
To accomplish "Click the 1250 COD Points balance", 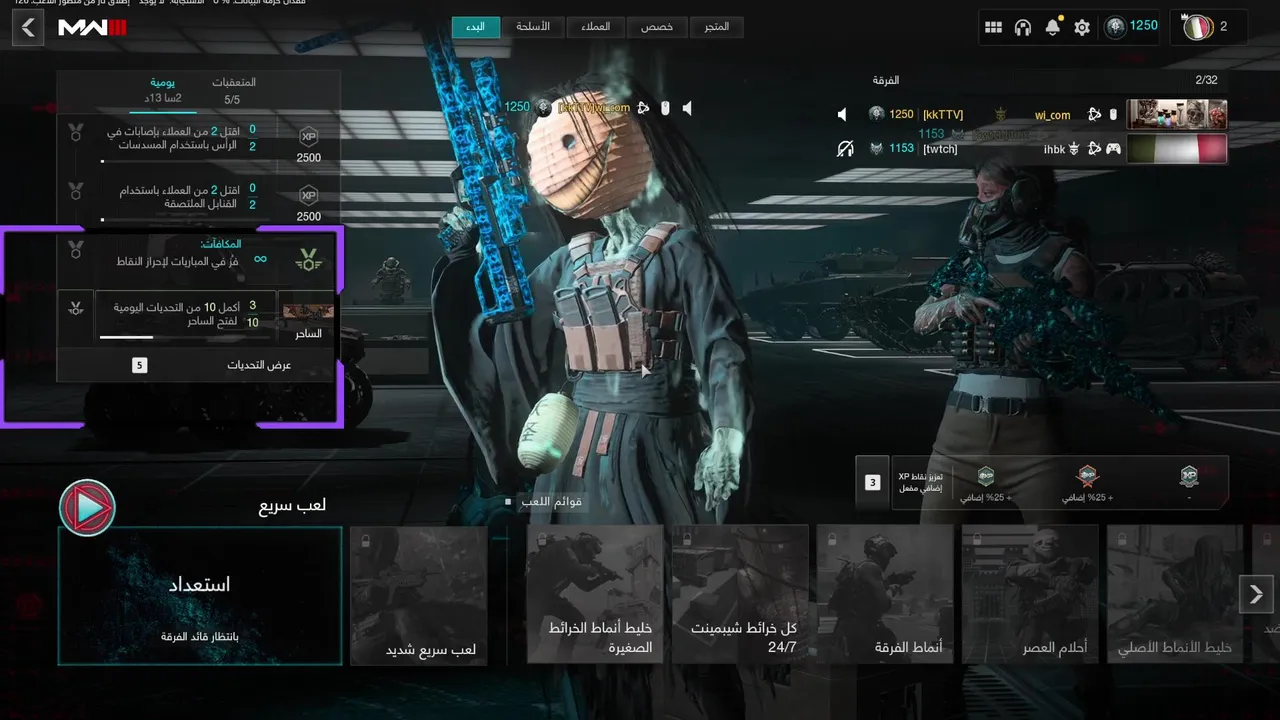I will pos(1131,27).
